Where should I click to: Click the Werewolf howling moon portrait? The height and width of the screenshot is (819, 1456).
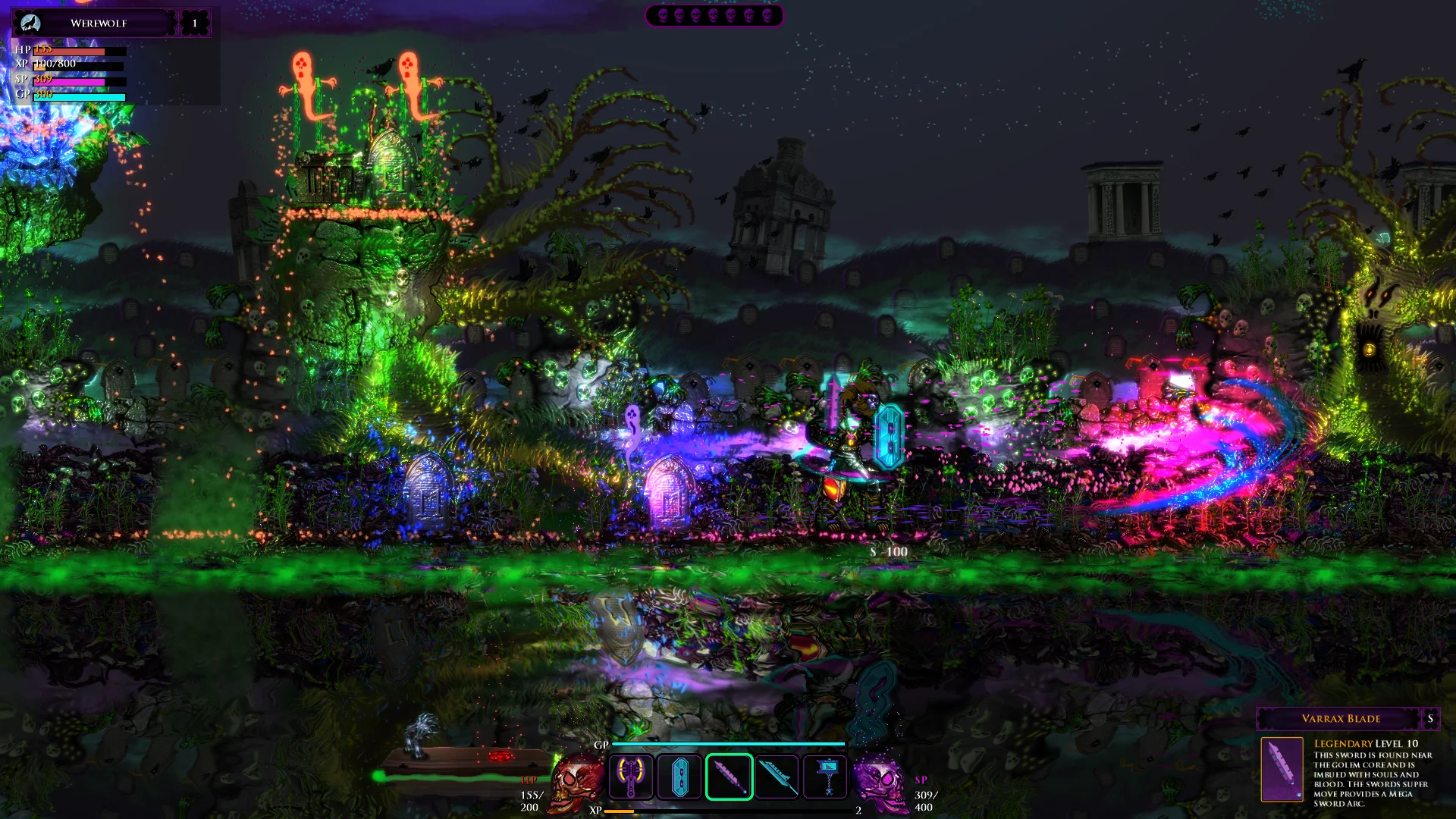(x=30, y=24)
